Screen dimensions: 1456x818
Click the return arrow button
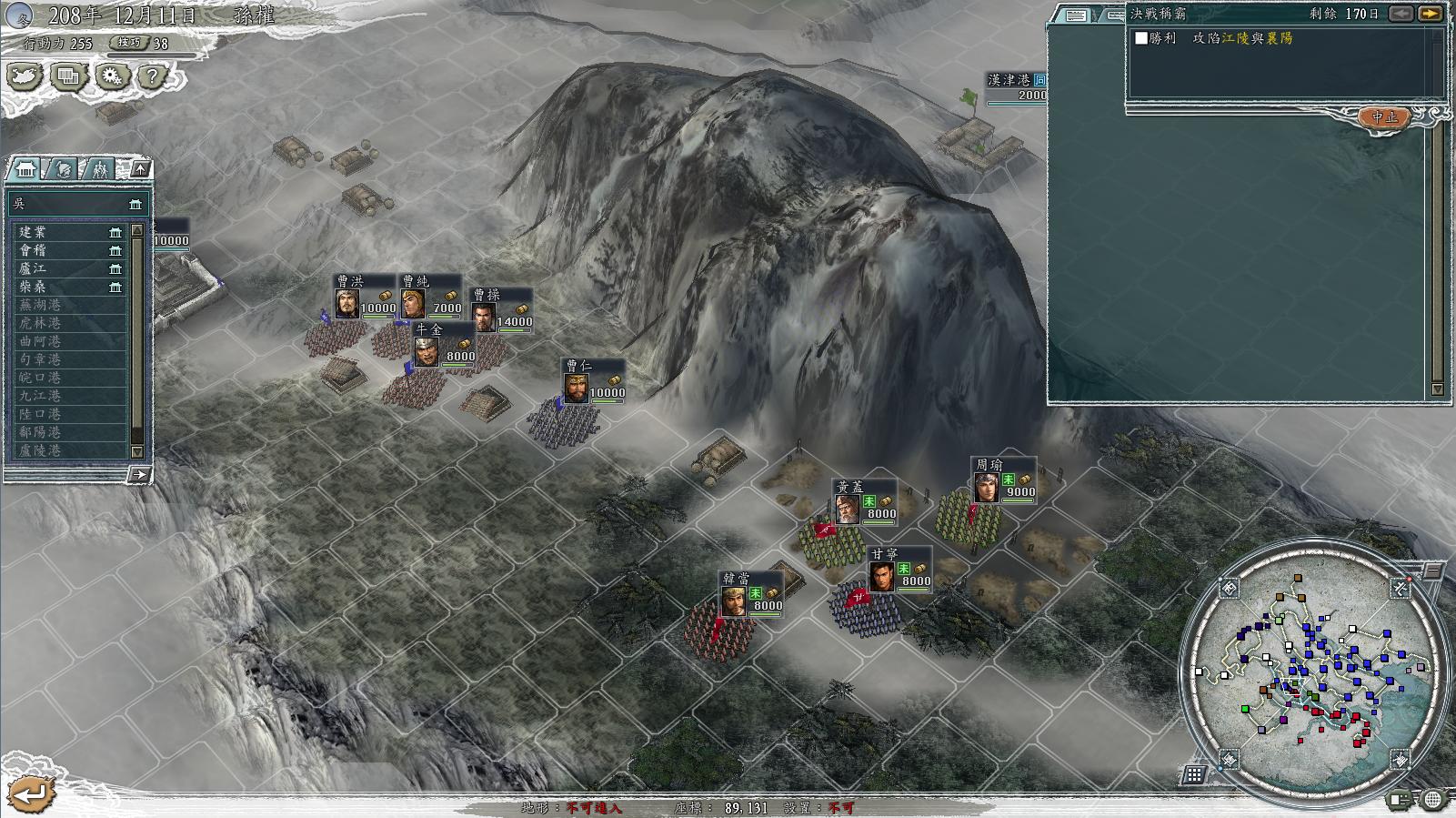coord(32,794)
